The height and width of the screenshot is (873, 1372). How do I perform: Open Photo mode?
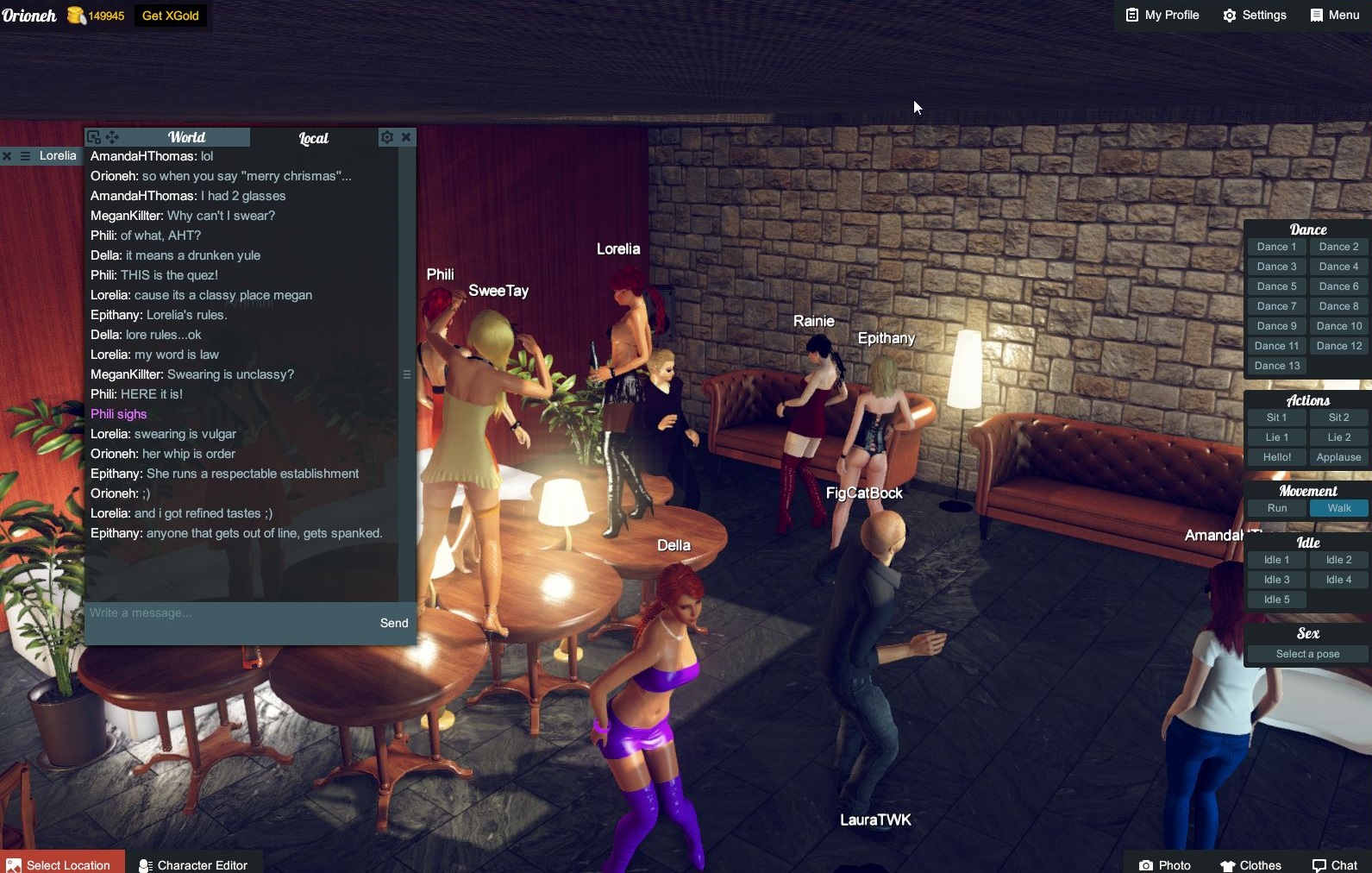click(1164, 864)
